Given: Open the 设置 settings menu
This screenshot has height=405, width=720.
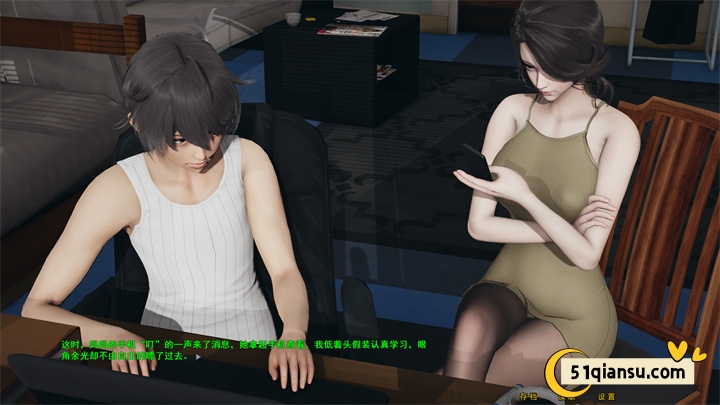Looking at the screenshot, I should click(x=606, y=396).
